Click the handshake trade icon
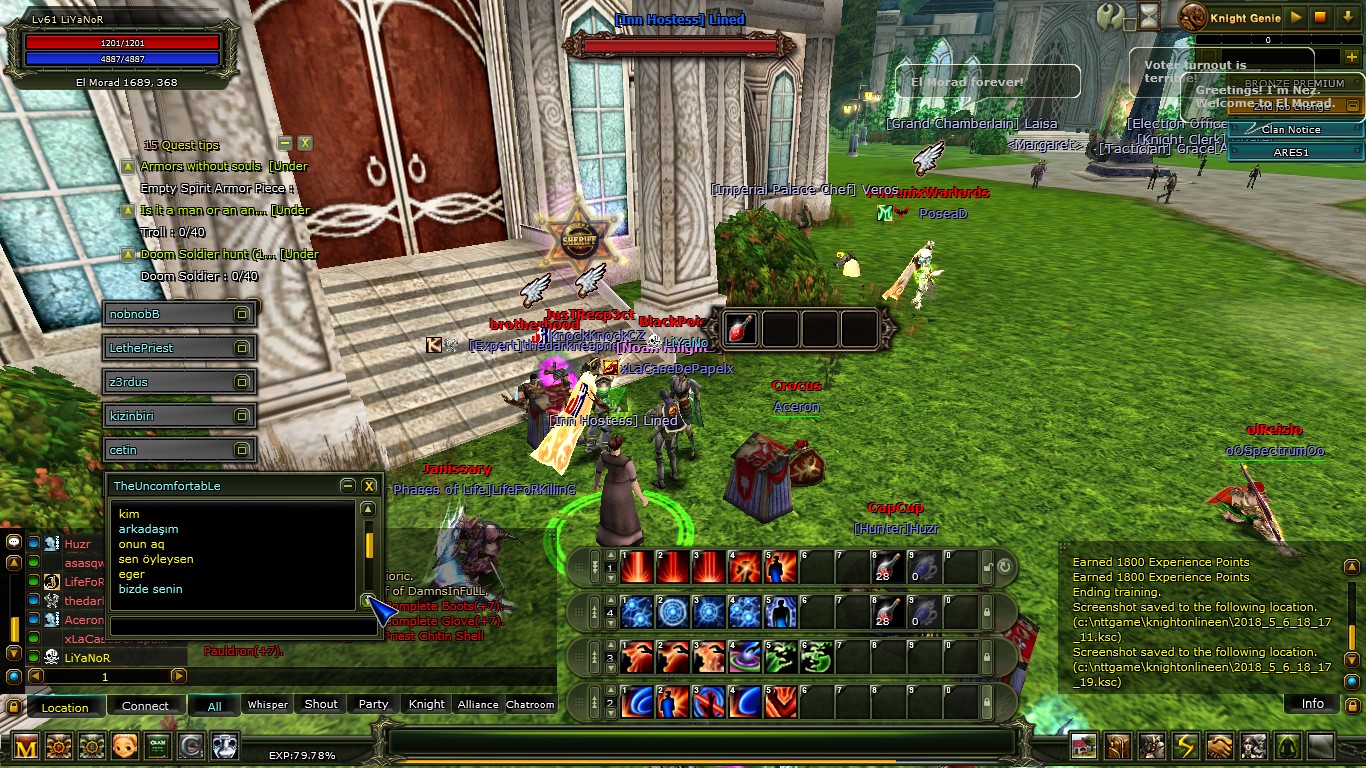 click(1219, 746)
